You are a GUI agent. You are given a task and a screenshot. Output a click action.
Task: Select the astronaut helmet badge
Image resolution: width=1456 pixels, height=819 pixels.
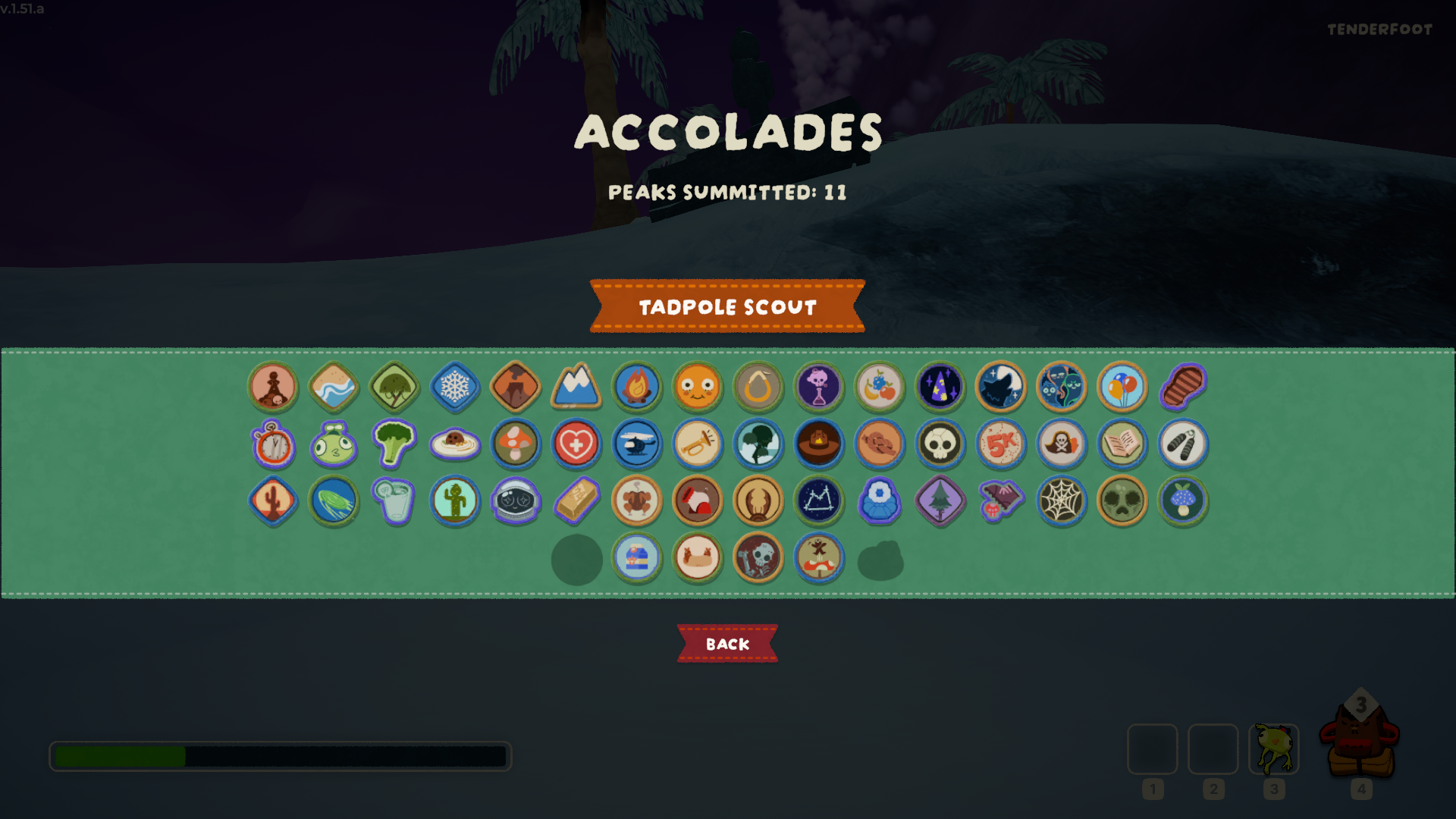516,500
